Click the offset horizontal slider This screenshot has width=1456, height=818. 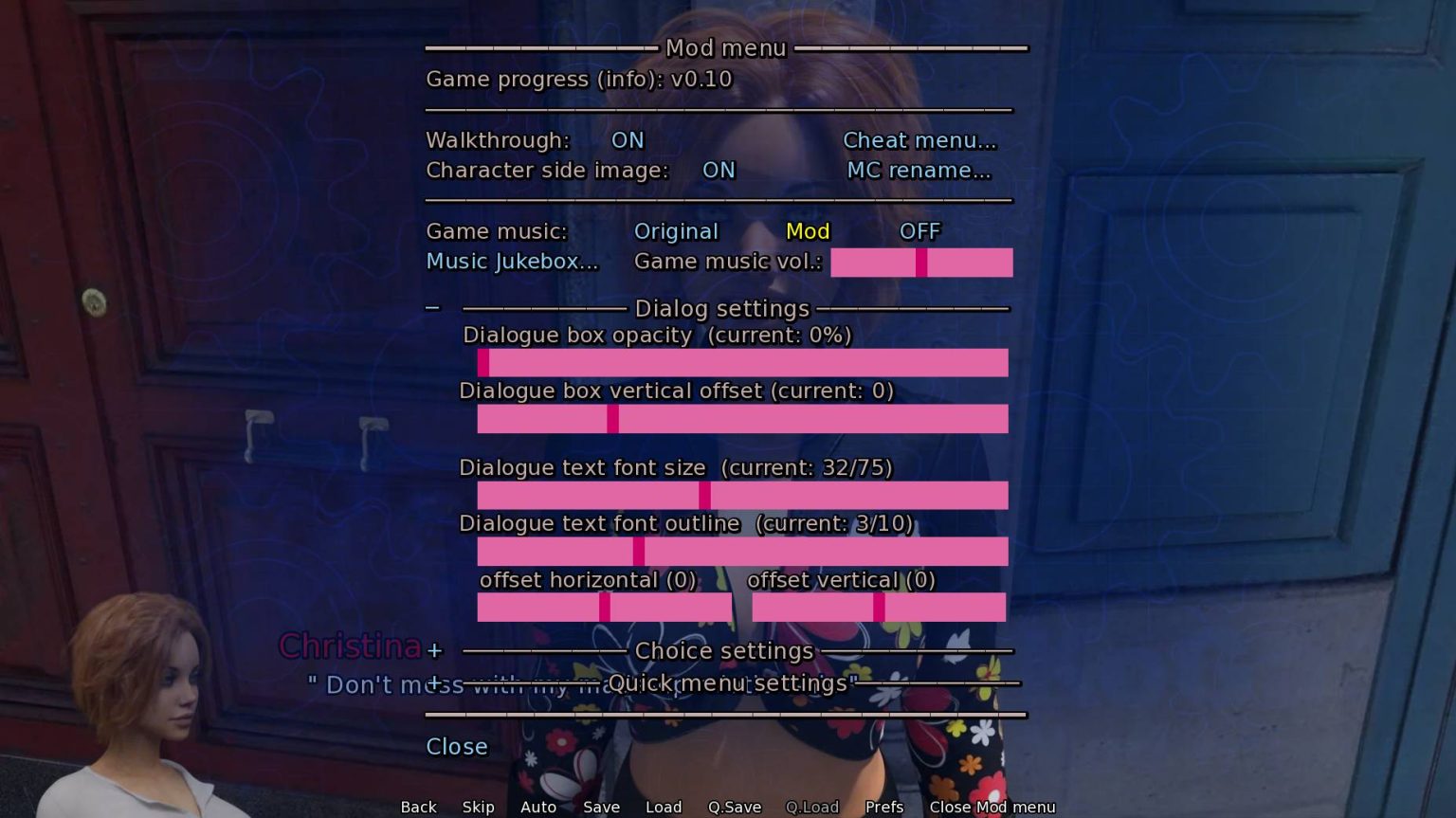point(604,608)
